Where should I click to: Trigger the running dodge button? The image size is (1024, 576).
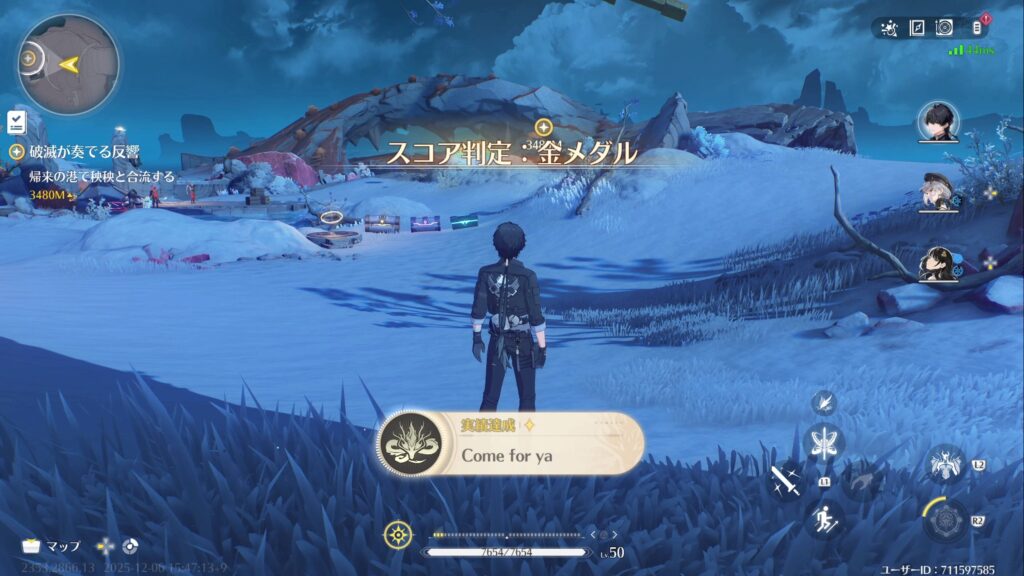(824, 520)
